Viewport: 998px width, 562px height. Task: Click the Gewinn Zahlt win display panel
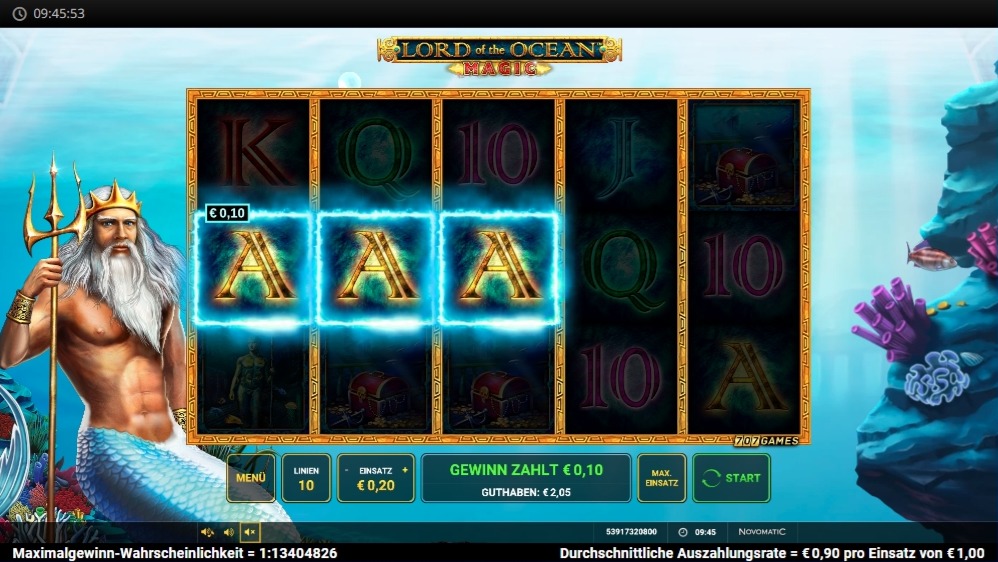tap(525, 477)
